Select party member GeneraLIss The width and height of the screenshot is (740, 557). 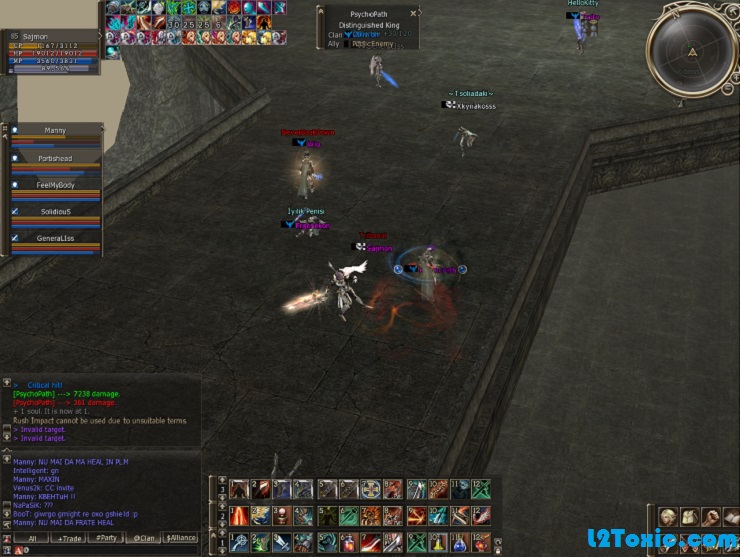click(55, 239)
